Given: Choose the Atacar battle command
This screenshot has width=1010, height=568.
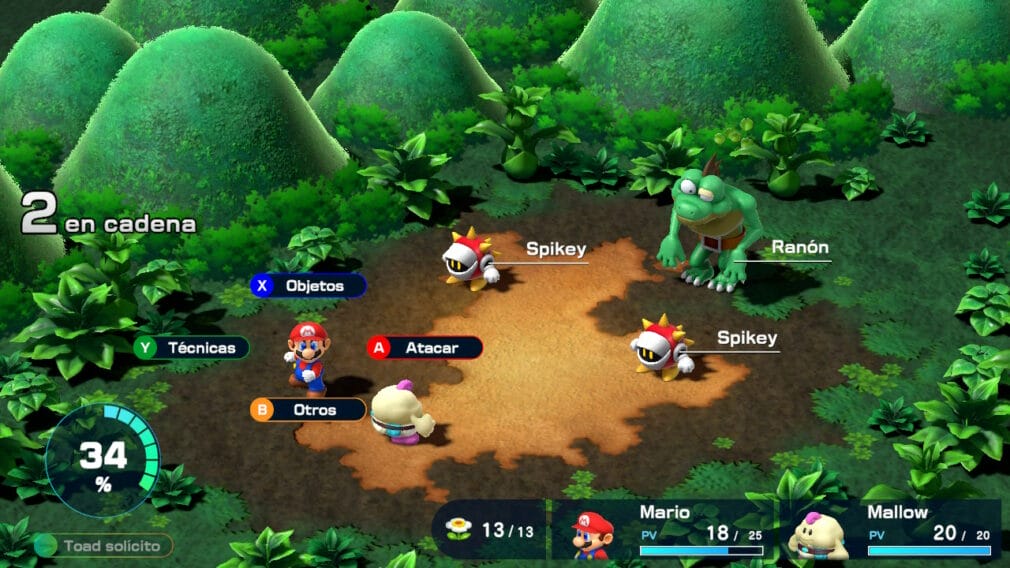Looking at the screenshot, I should [x=425, y=348].
